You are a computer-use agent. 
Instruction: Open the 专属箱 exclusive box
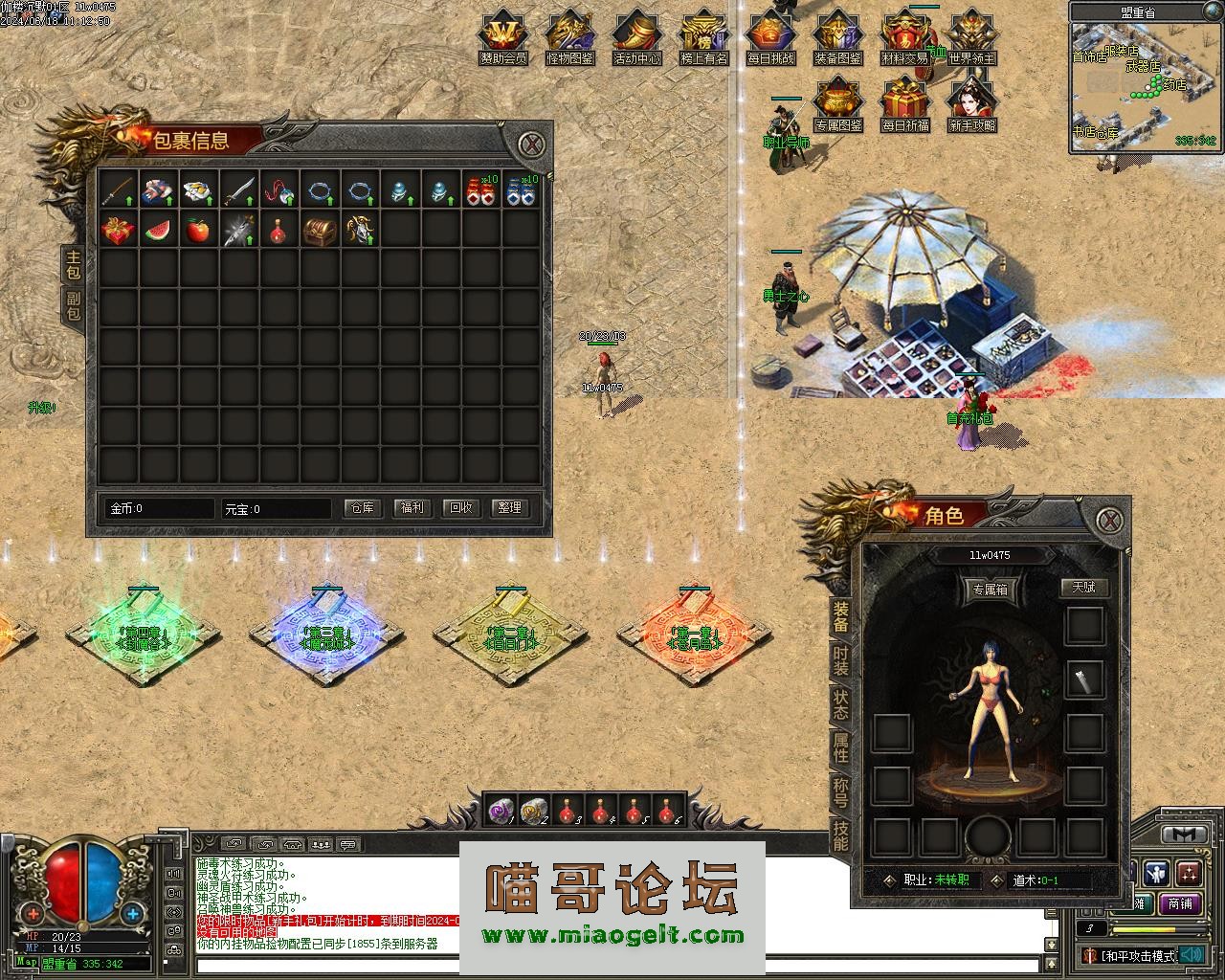coord(989,590)
